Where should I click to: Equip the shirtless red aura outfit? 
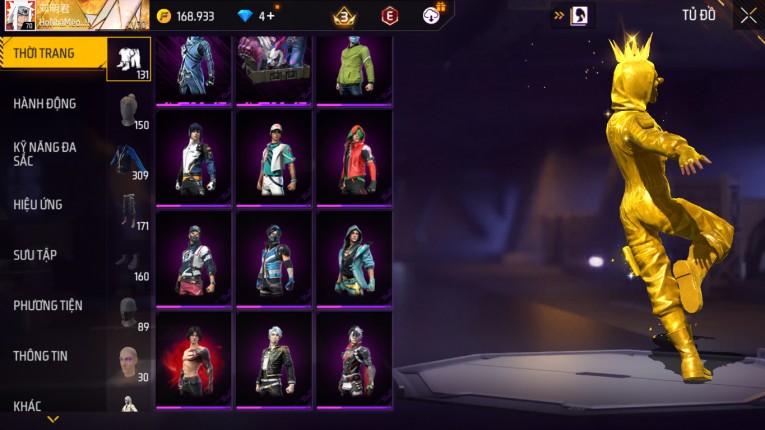pyautogui.click(x=194, y=359)
